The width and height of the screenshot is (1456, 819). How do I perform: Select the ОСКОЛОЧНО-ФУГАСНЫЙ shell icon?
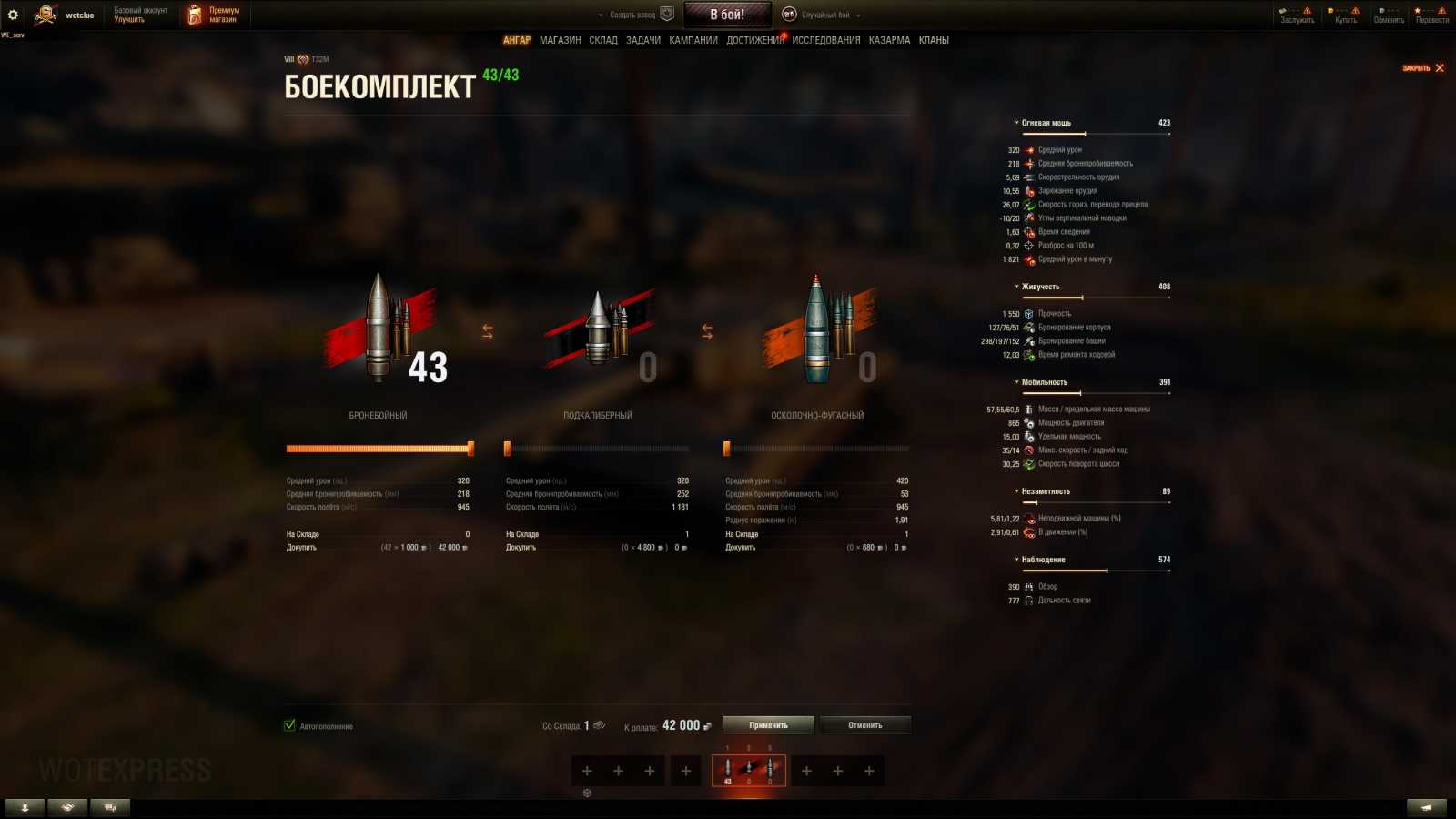tap(816, 328)
